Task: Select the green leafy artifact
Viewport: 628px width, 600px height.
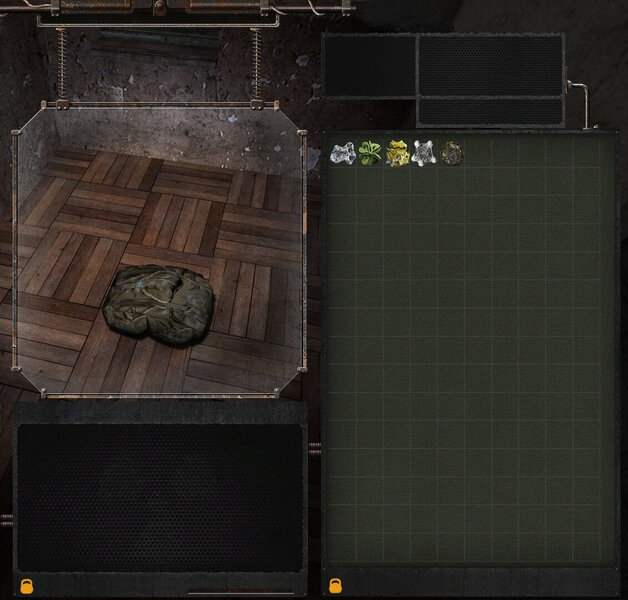Action: point(370,154)
